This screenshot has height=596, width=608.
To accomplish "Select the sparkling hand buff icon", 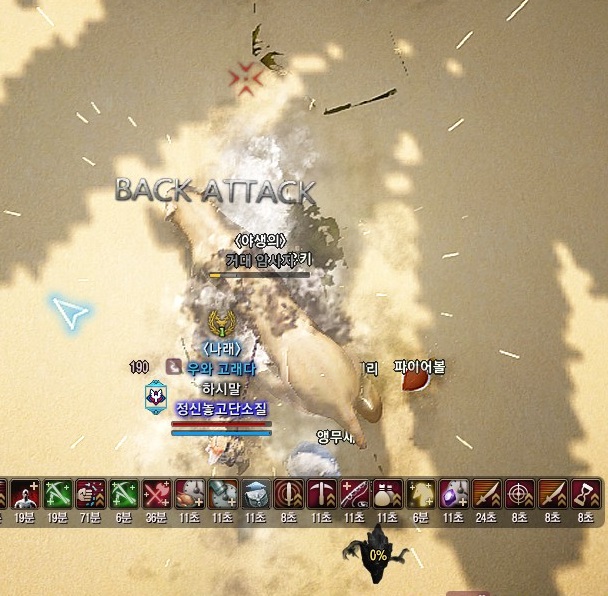I will [x=91, y=494].
